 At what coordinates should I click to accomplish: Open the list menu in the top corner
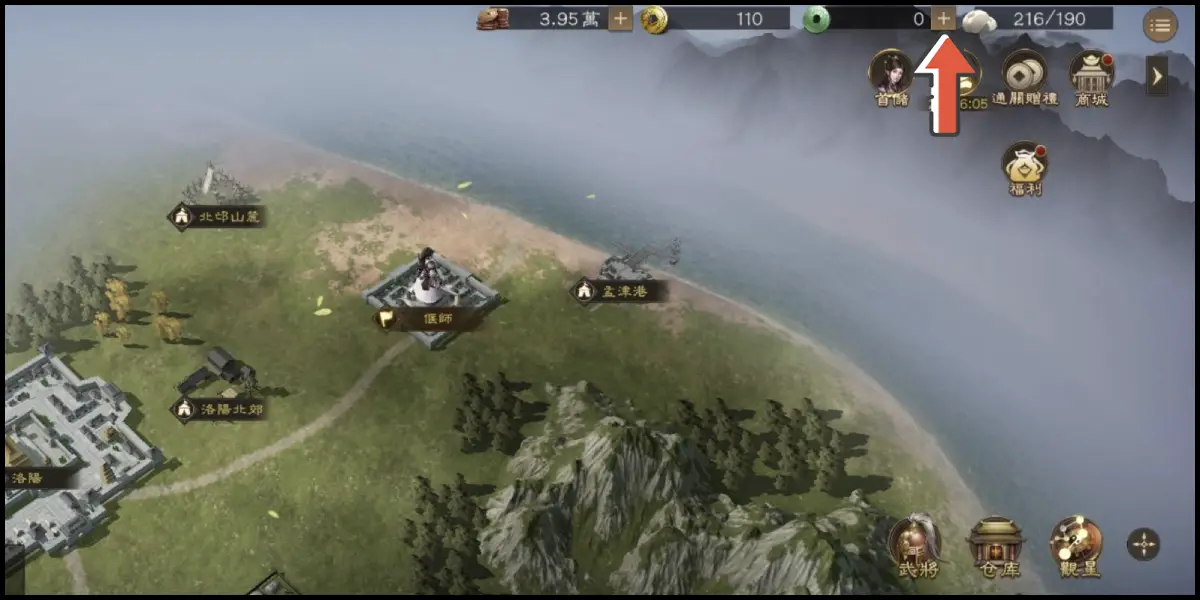1159,26
